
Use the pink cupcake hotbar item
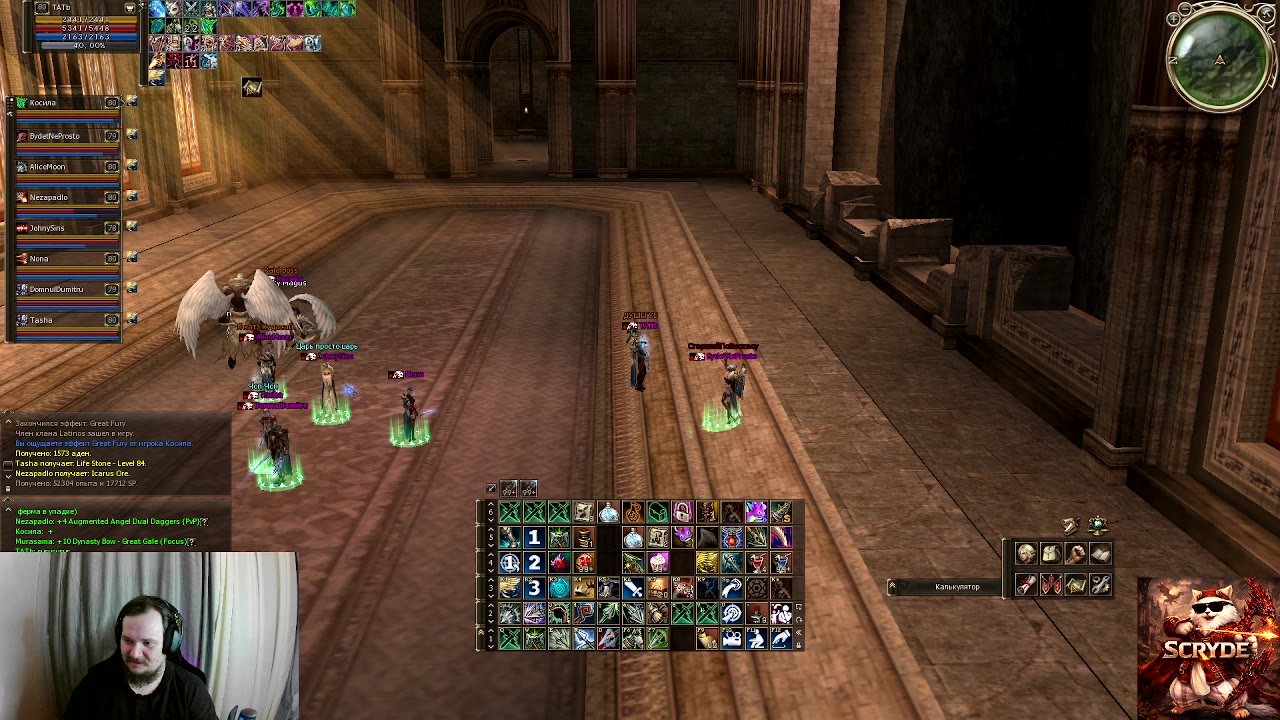[x=658, y=563]
